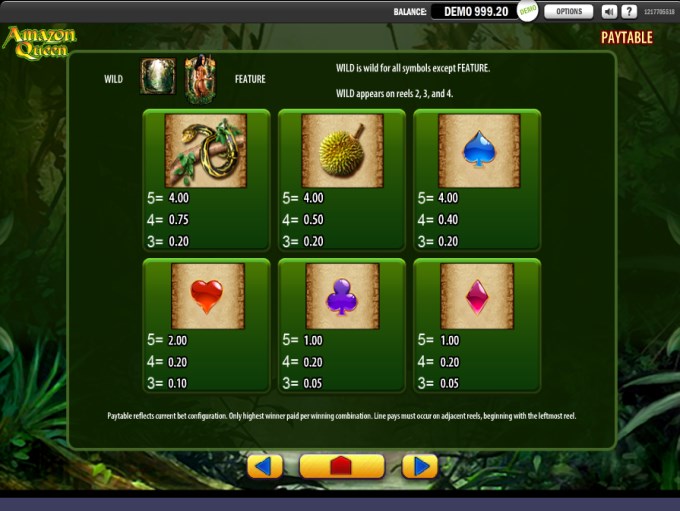The height and width of the screenshot is (511, 680).
Task: Return to the game with the home button
Action: click(342, 467)
